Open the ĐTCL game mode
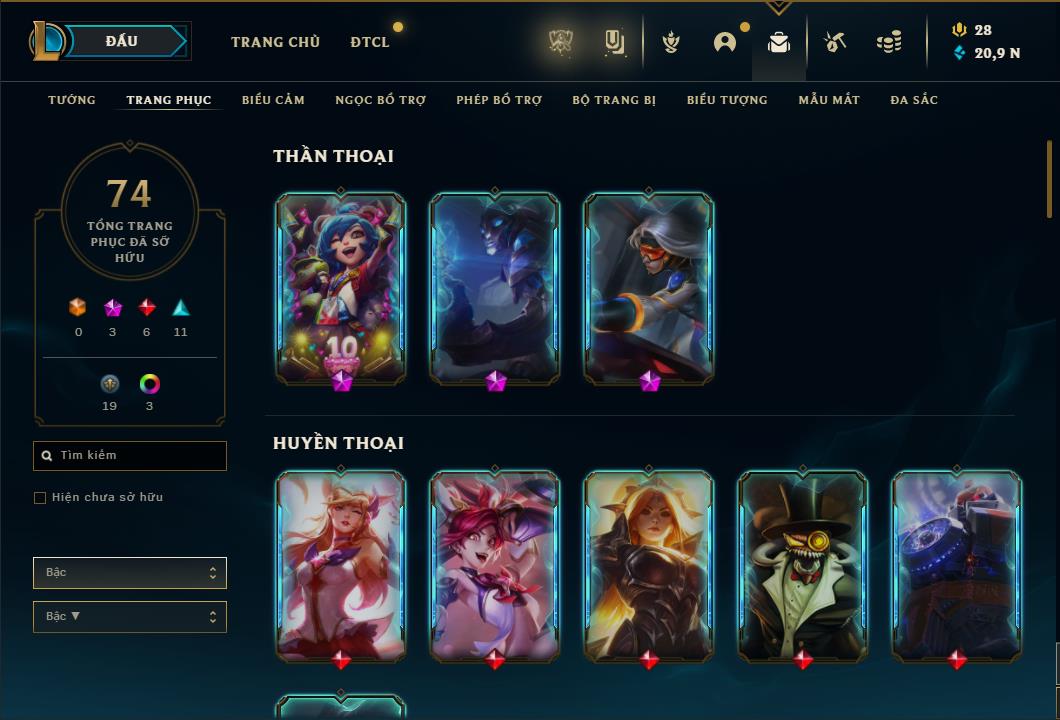1060x720 pixels. tap(370, 42)
